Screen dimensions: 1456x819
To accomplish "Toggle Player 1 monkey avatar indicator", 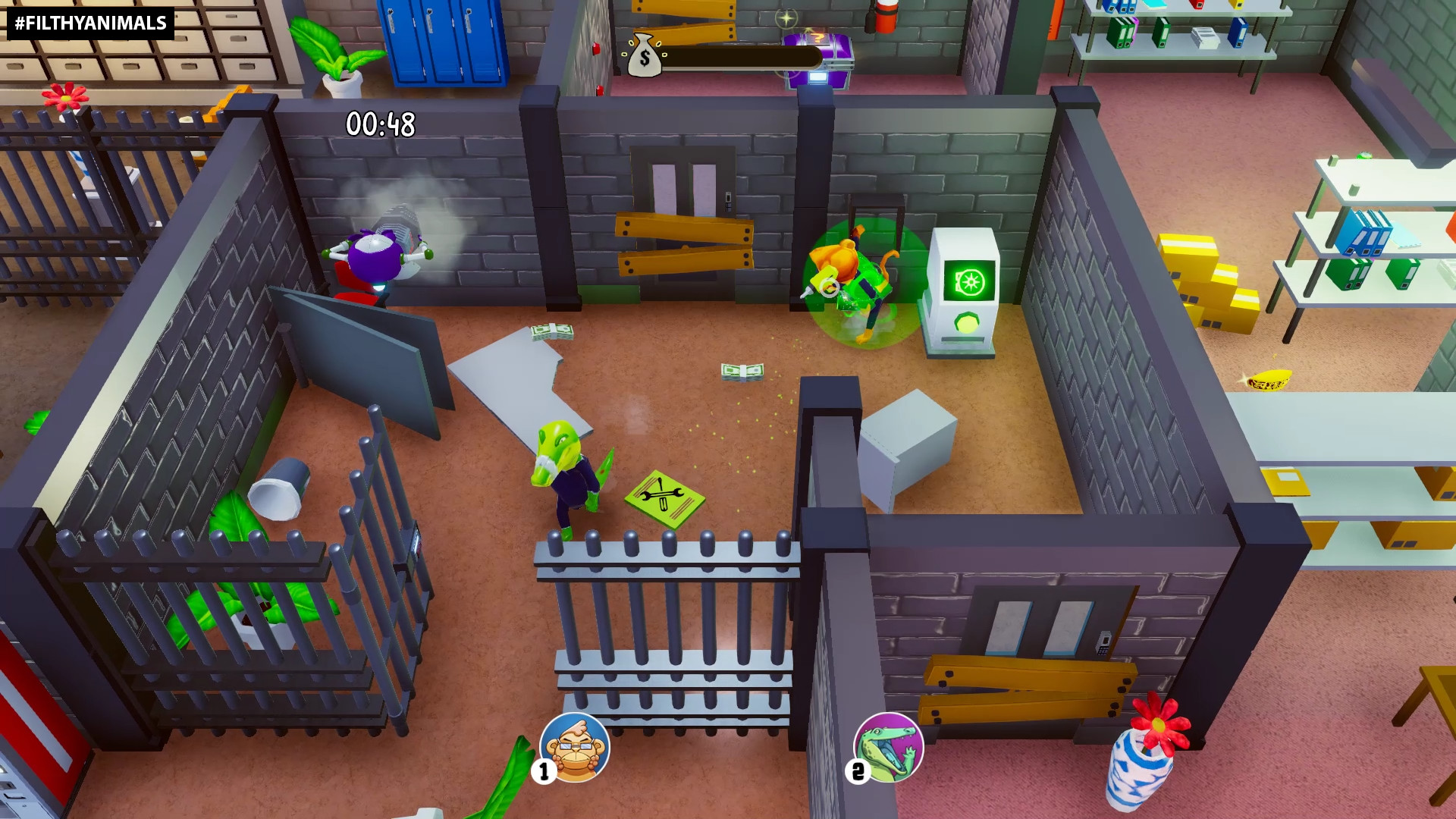I will pyautogui.click(x=574, y=747).
